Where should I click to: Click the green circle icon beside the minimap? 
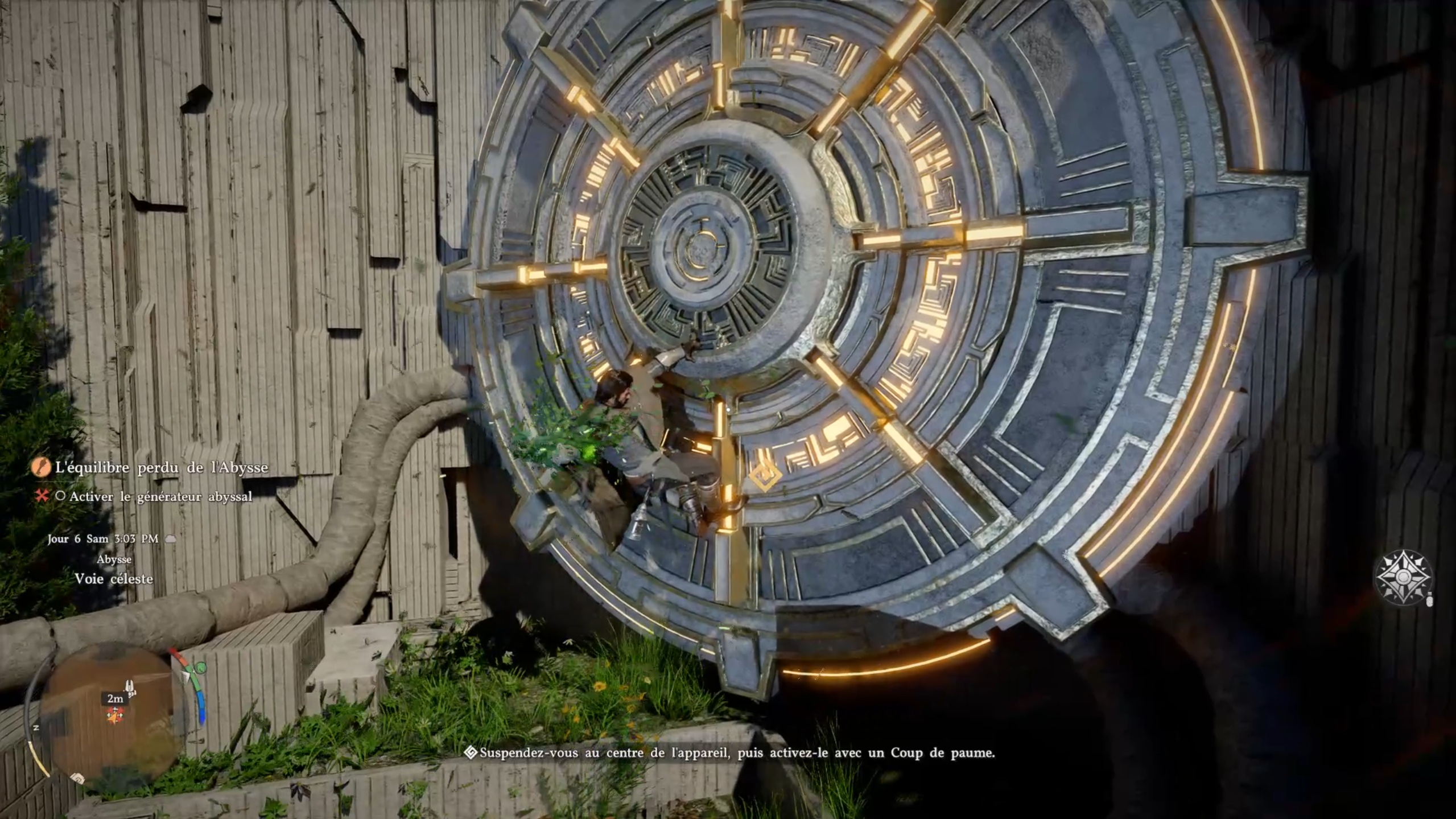pos(200,668)
